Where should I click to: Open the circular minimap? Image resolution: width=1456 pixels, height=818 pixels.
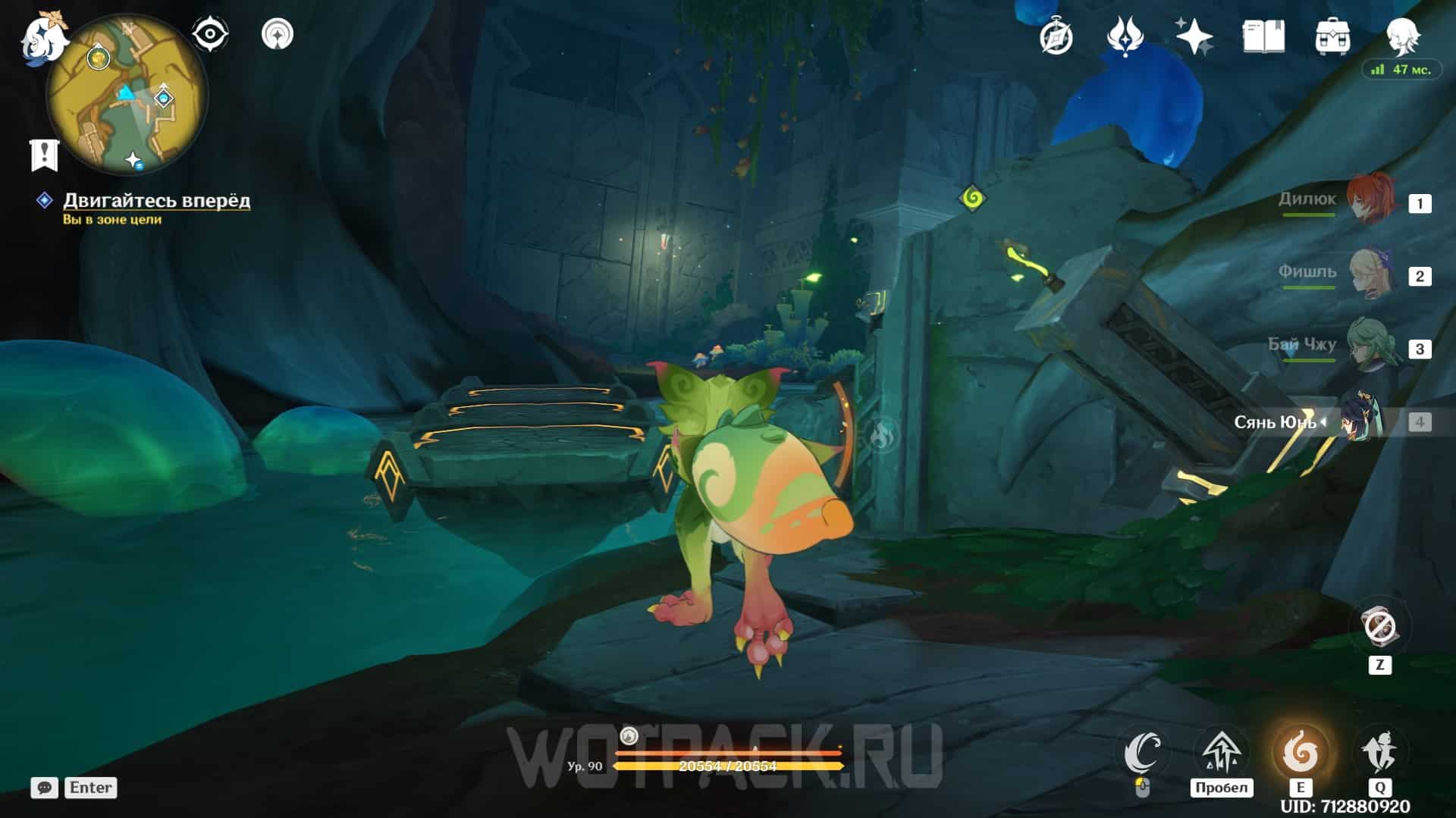pyautogui.click(x=127, y=96)
